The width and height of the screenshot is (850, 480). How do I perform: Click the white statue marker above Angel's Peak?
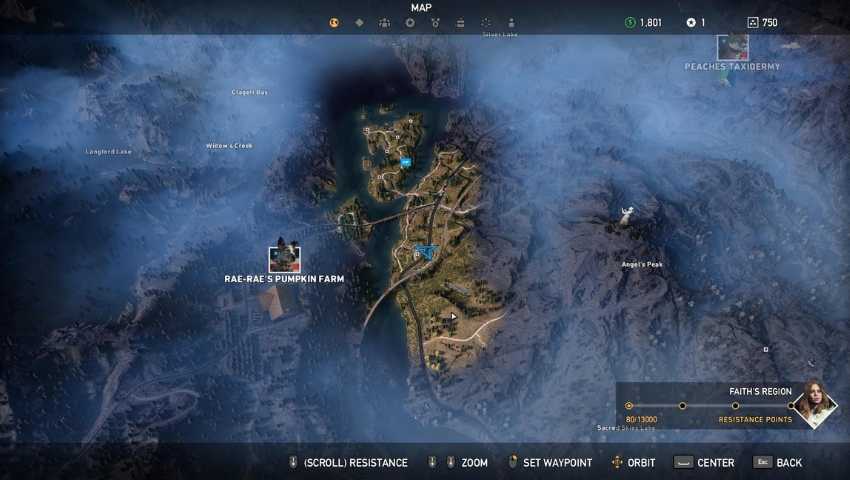coord(627,211)
